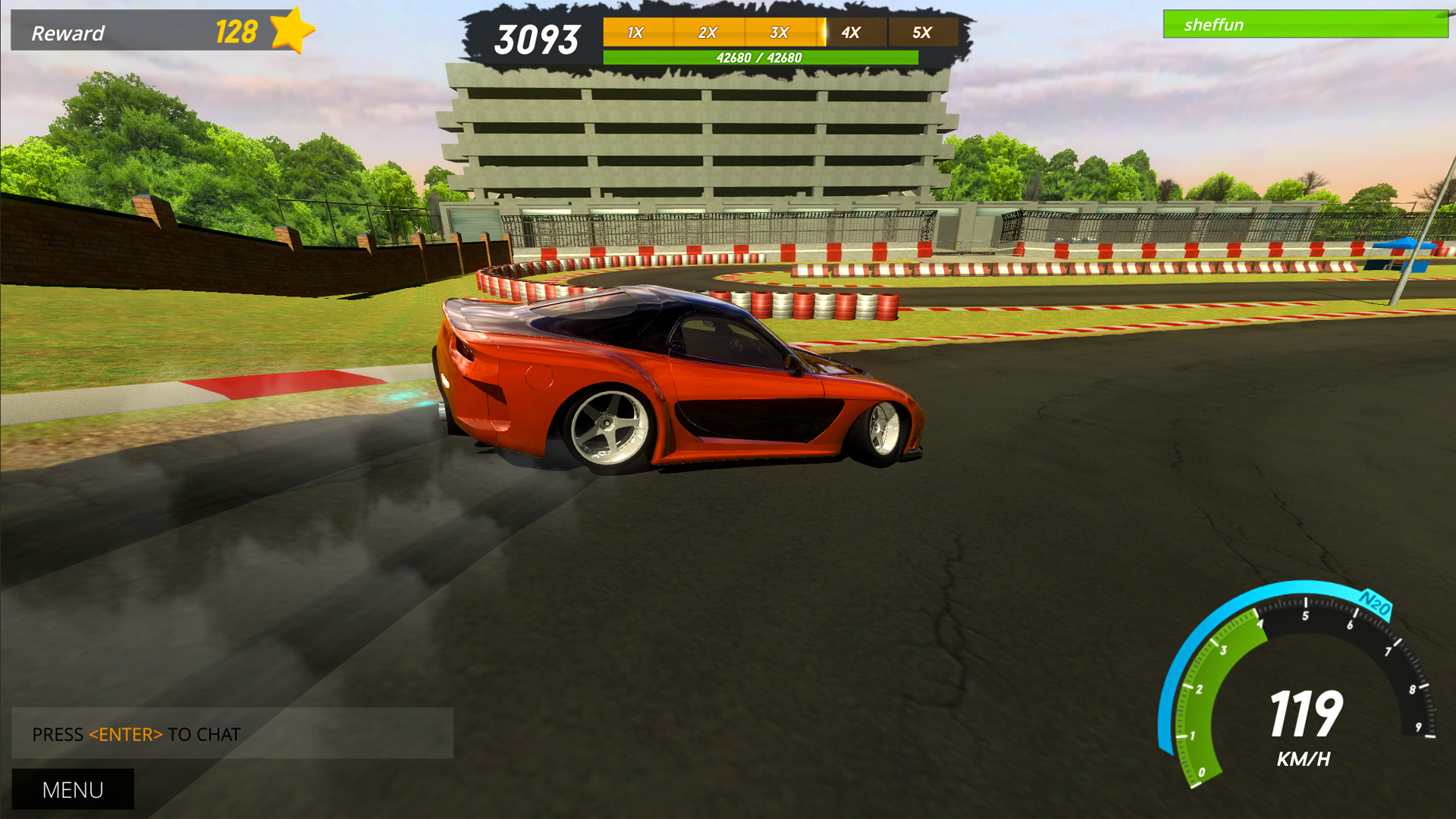Click ENTER to chat prompt
This screenshot has width=1456, height=819.
click(135, 734)
